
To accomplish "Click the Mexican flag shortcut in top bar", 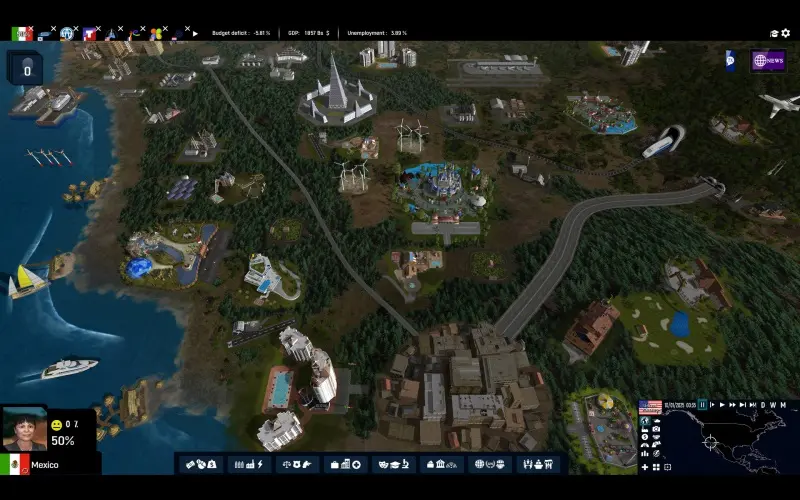I will pos(20,33).
